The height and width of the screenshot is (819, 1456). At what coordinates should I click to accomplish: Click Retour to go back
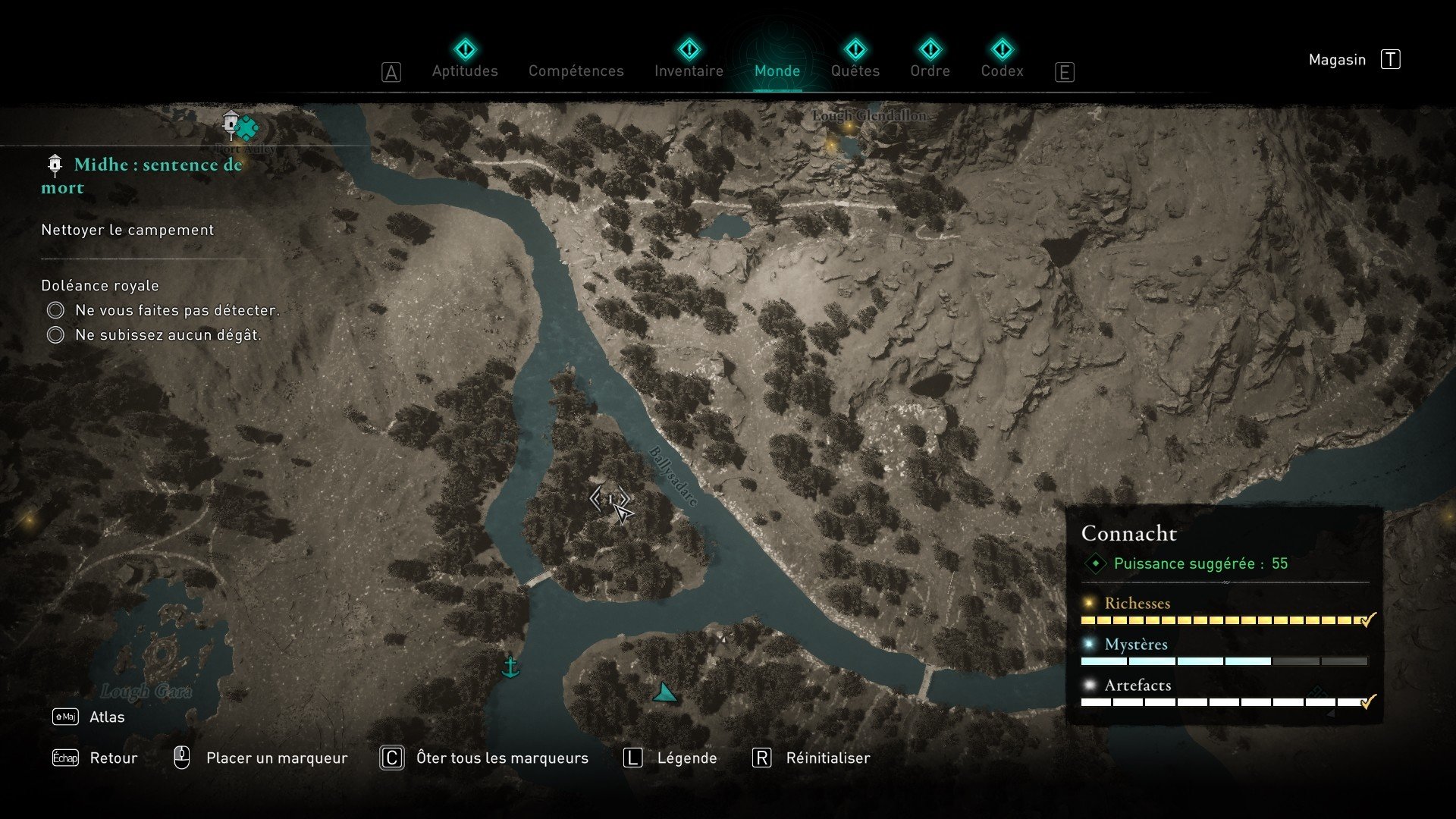[113, 758]
